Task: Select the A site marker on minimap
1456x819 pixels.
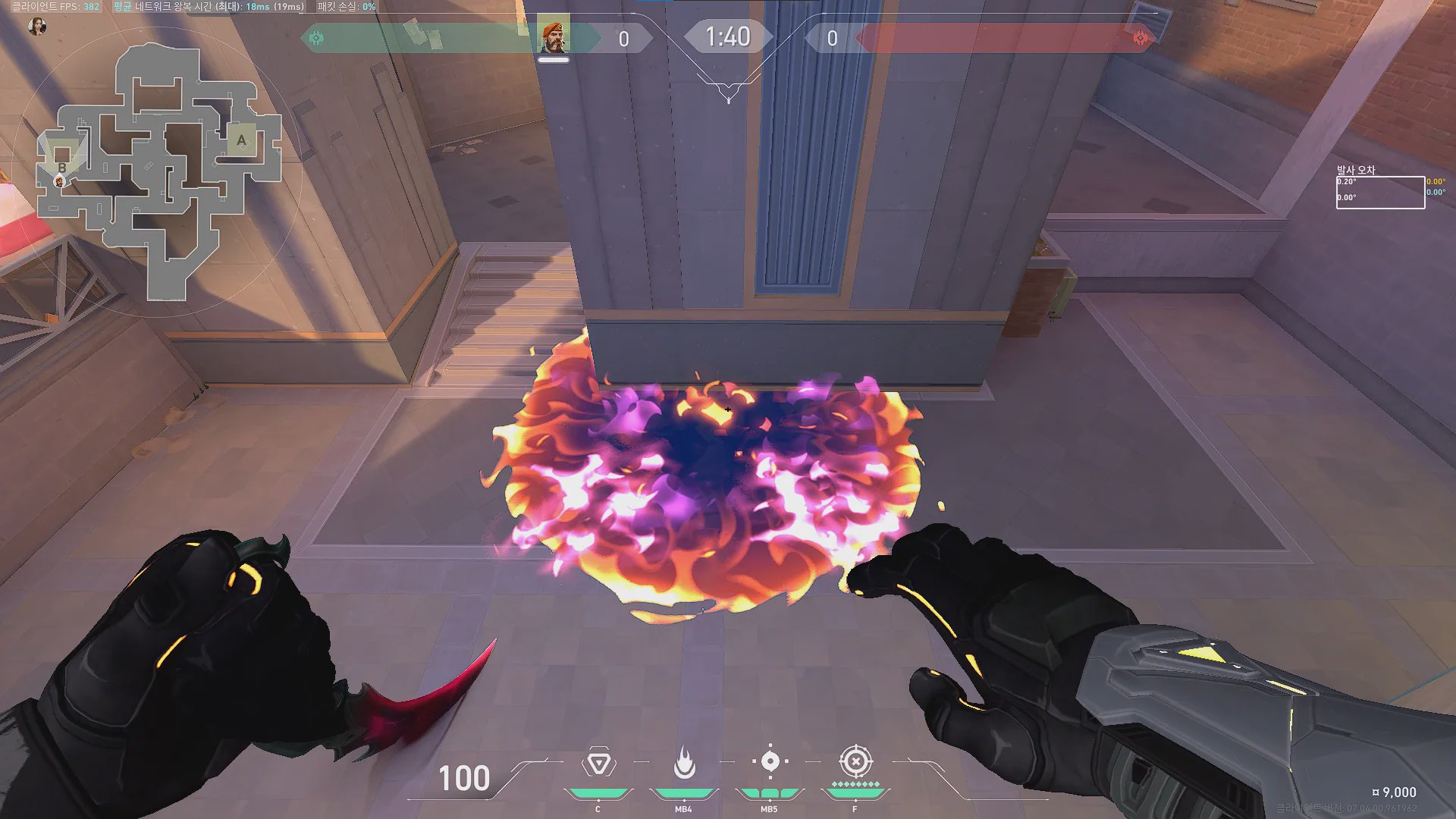Action: click(241, 140)
